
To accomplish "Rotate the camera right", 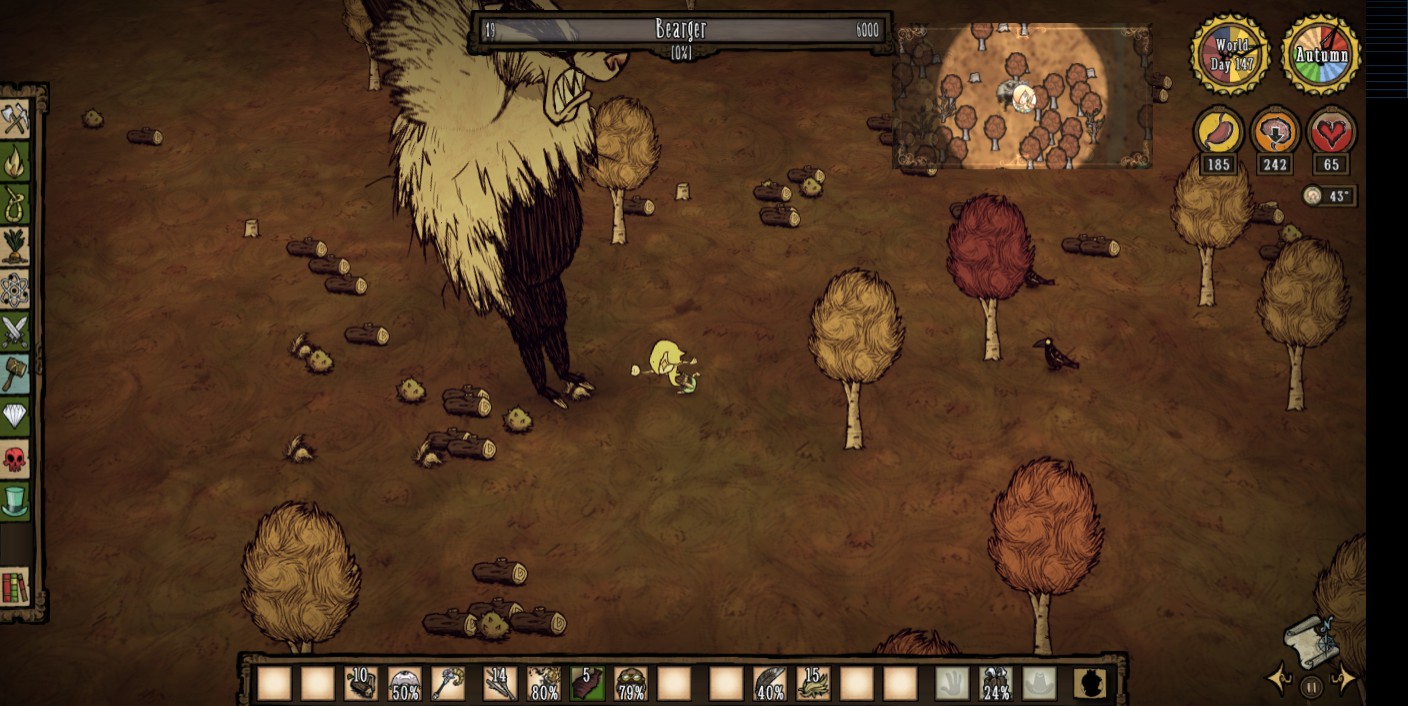I will 1346,680.
